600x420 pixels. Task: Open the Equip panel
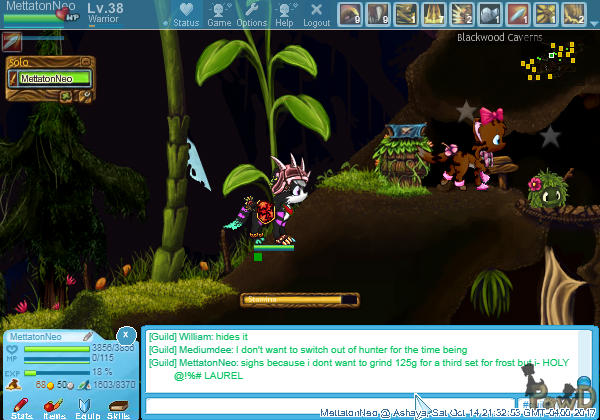[x=86, y=407]
